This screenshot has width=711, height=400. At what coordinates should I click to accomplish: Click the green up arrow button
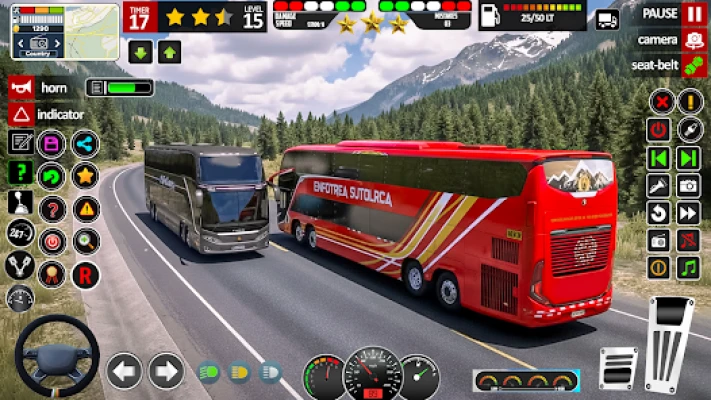[x=169, y=52]
